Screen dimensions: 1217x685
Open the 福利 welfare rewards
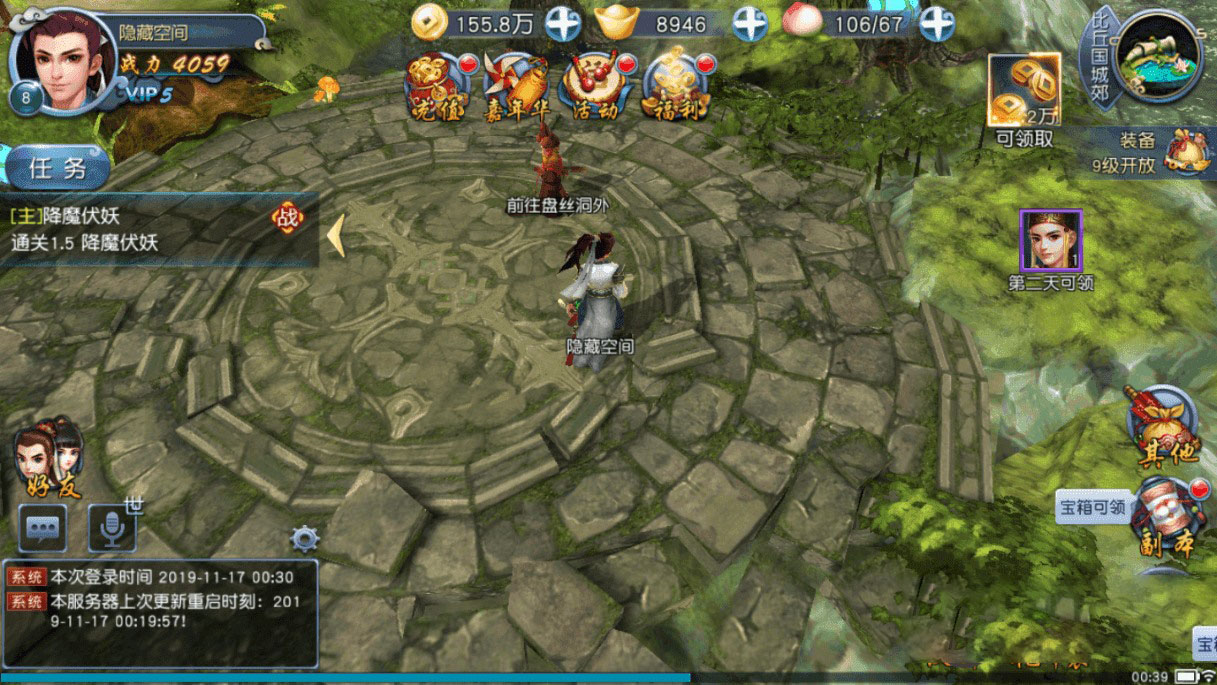[x=674, y=86]
